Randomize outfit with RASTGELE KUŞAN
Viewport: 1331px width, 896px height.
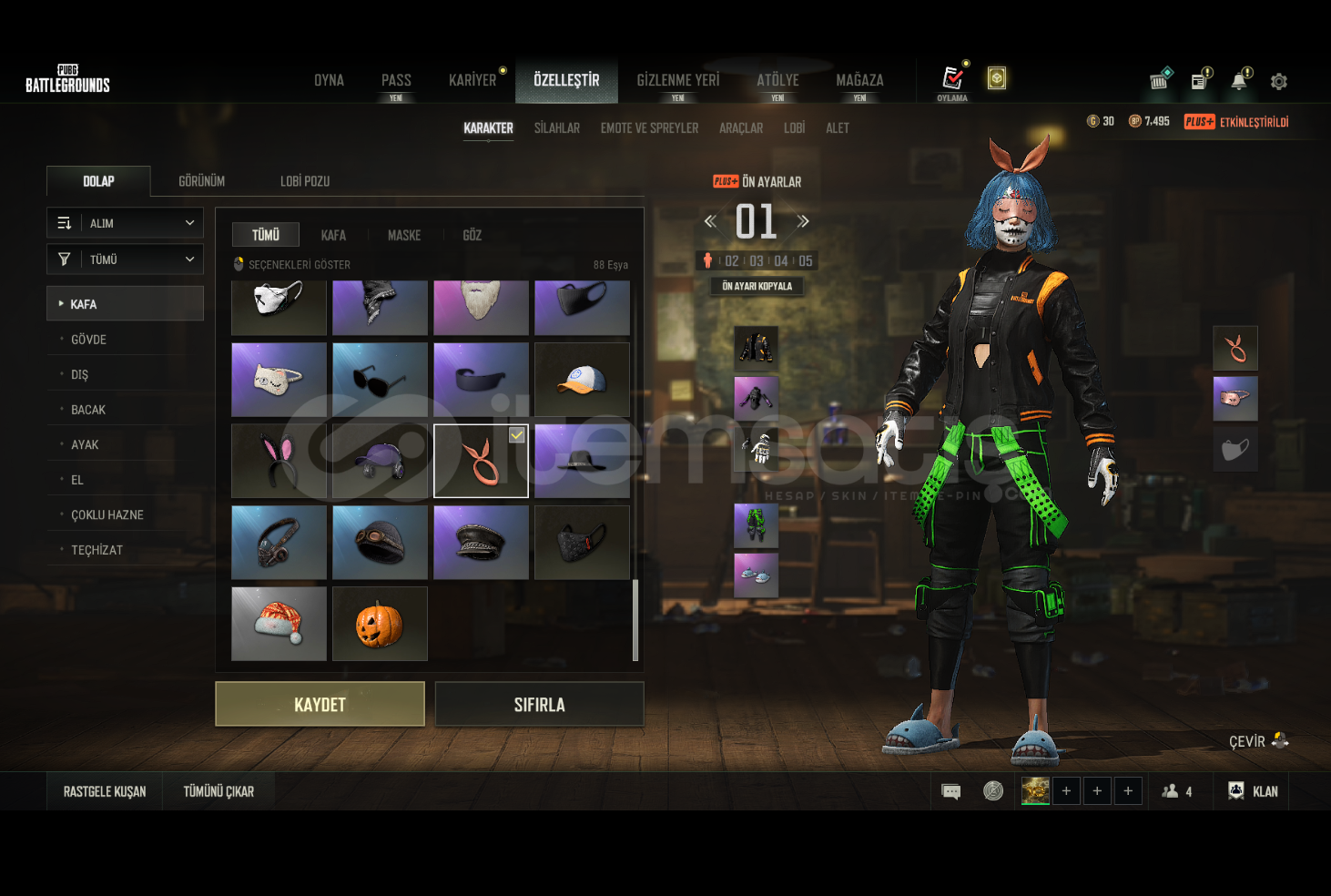tap(105, 791)
